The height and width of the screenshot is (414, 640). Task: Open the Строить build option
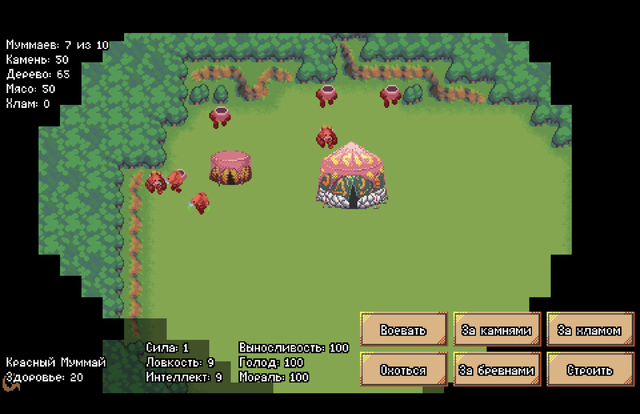[x=590, y=370]
